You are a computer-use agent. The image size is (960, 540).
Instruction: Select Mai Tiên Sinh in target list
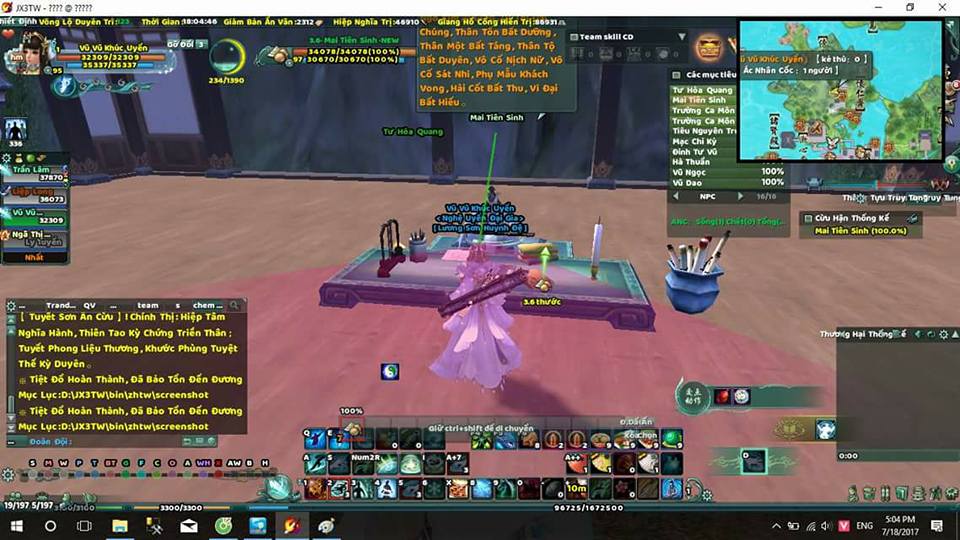click(700, 100)
